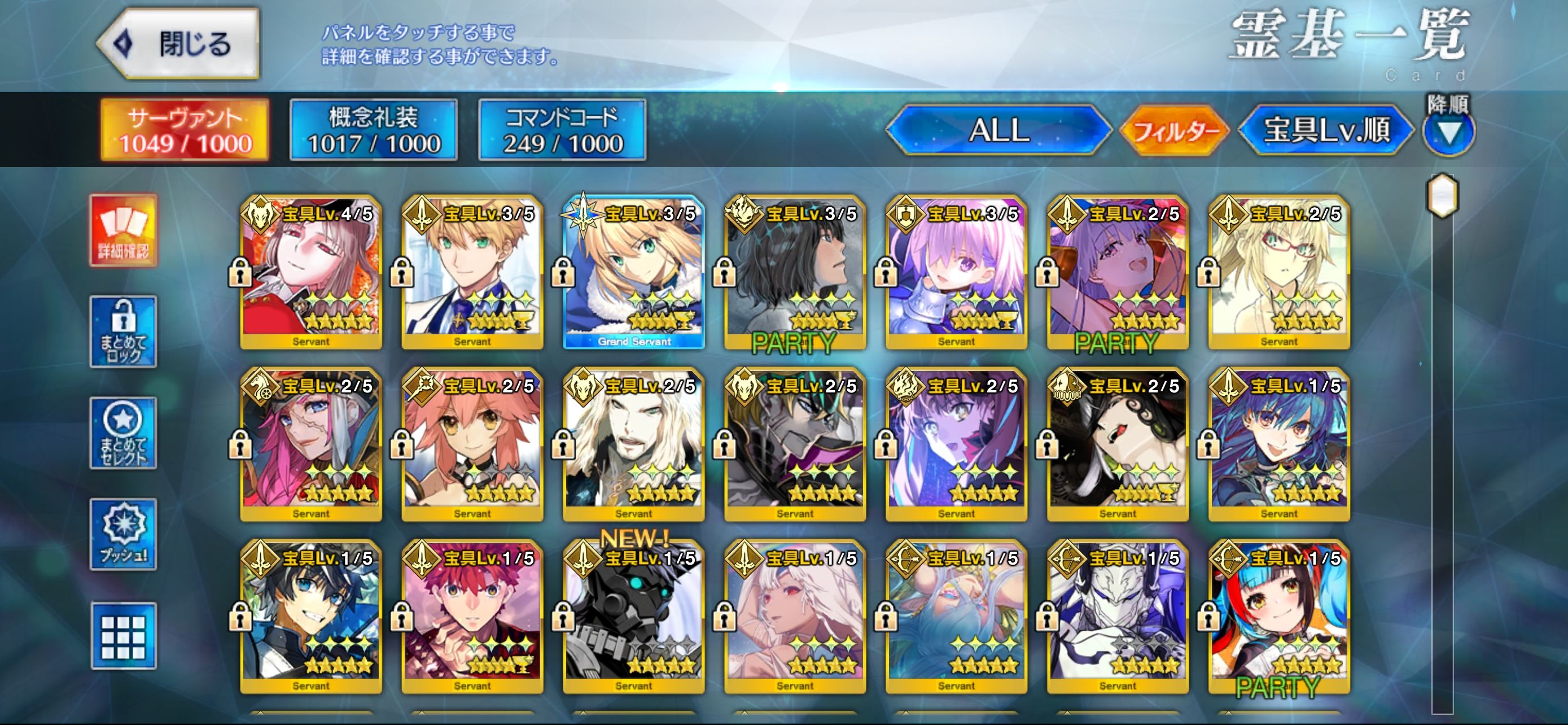1568x725 pixels.
Task: Click the list scrollbar handle
Action: 1443,196
